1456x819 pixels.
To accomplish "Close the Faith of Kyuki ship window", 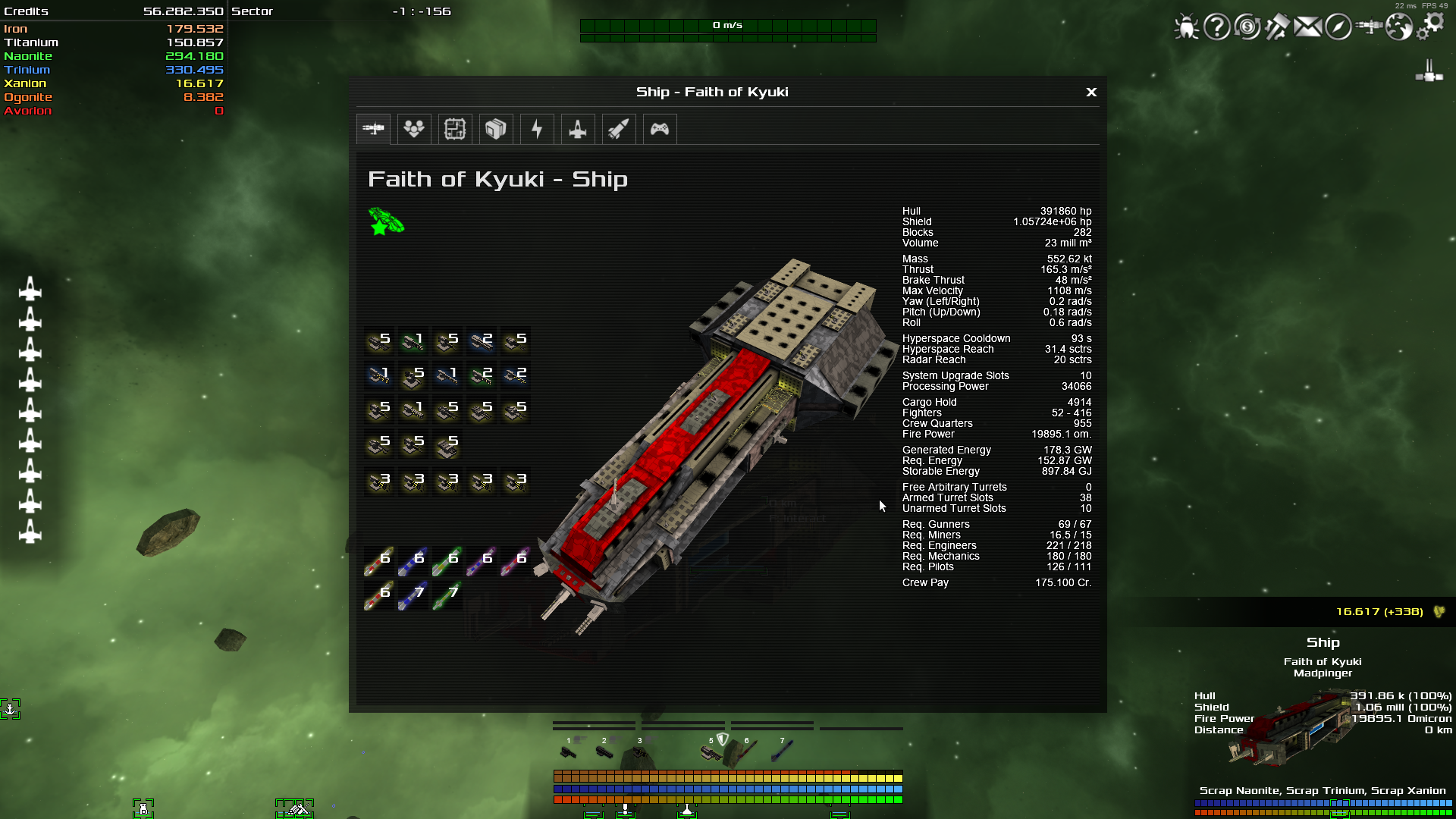I will [1091, 92].
